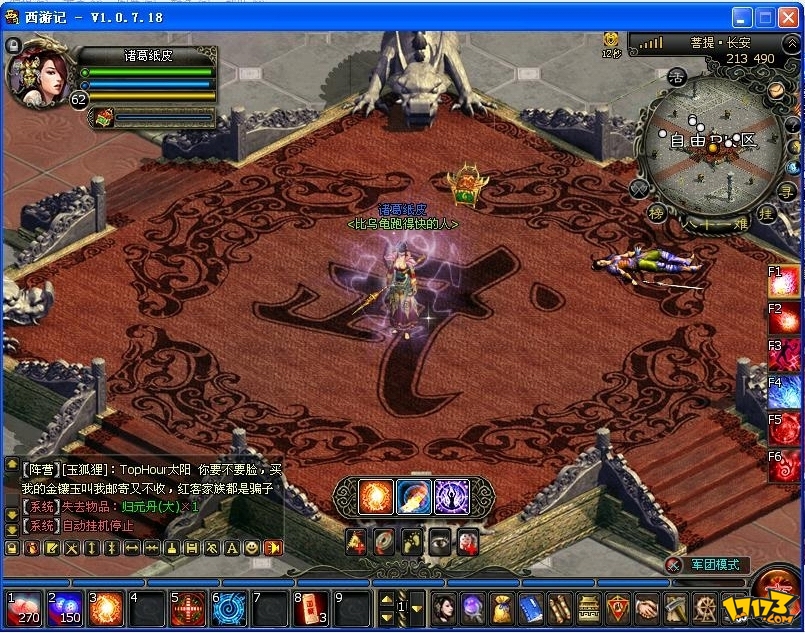The image size is (805, 633).
Task: Use the red talisman item in slot 8
Action: pos(310,609)
